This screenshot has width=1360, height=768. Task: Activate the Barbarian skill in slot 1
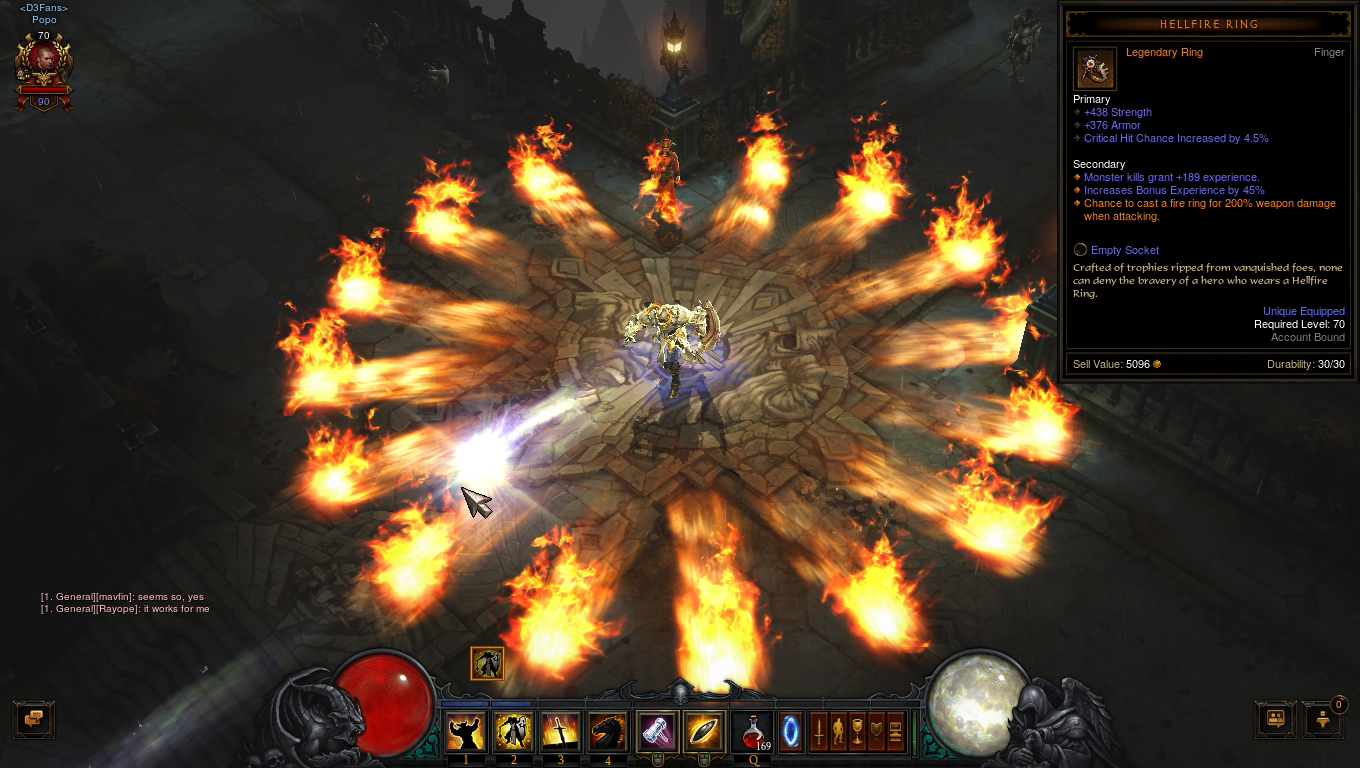pyautogui.click(x=466, y=732)
